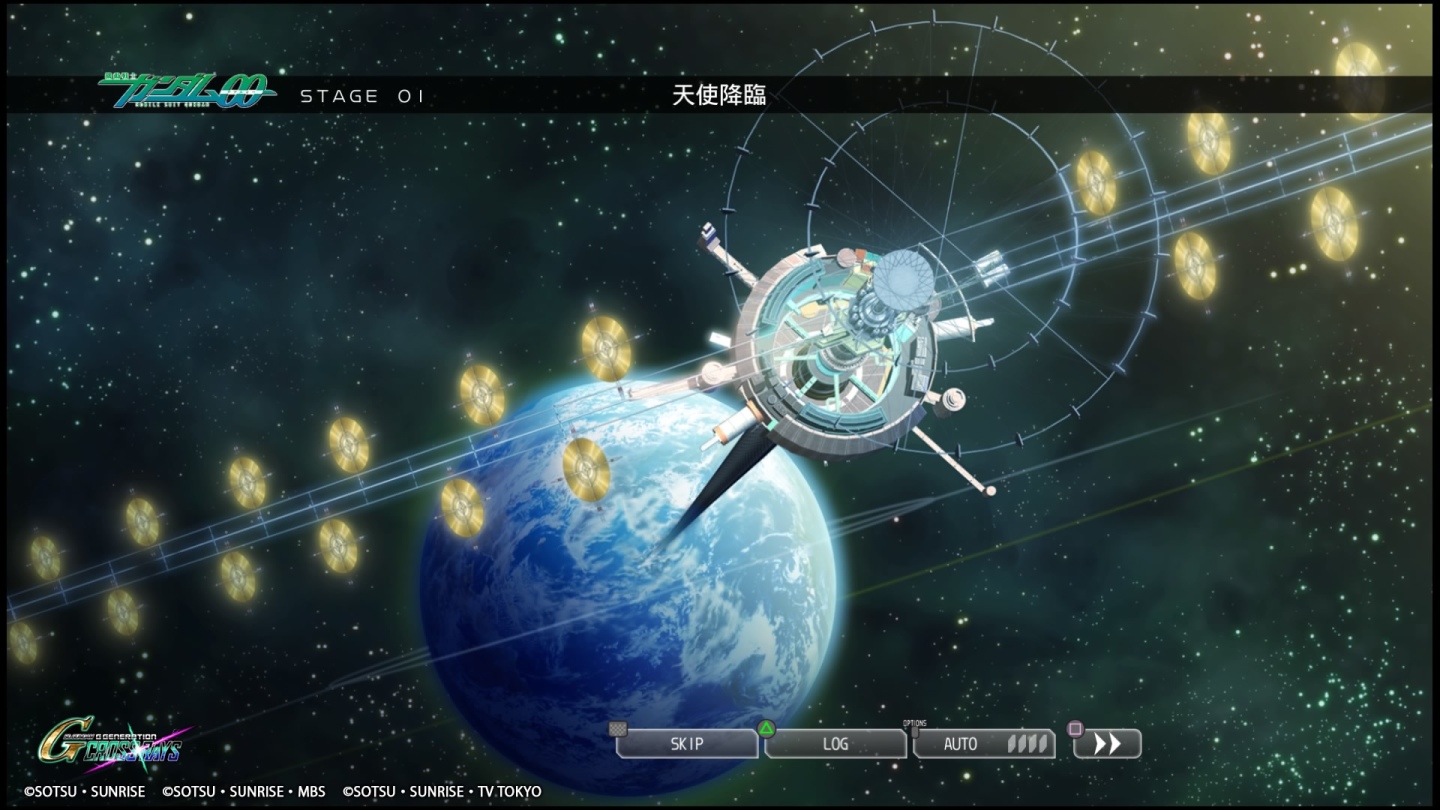1440x810 pixels.
Task: Click the STAGE 01 header label
Action: point(362,95)
